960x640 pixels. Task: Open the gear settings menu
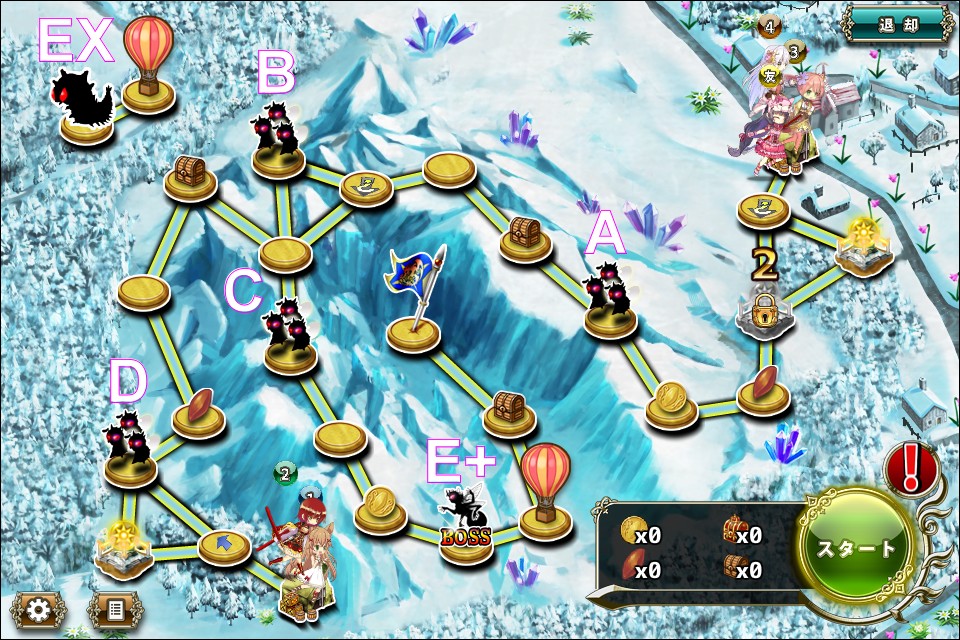click(37, 608)
